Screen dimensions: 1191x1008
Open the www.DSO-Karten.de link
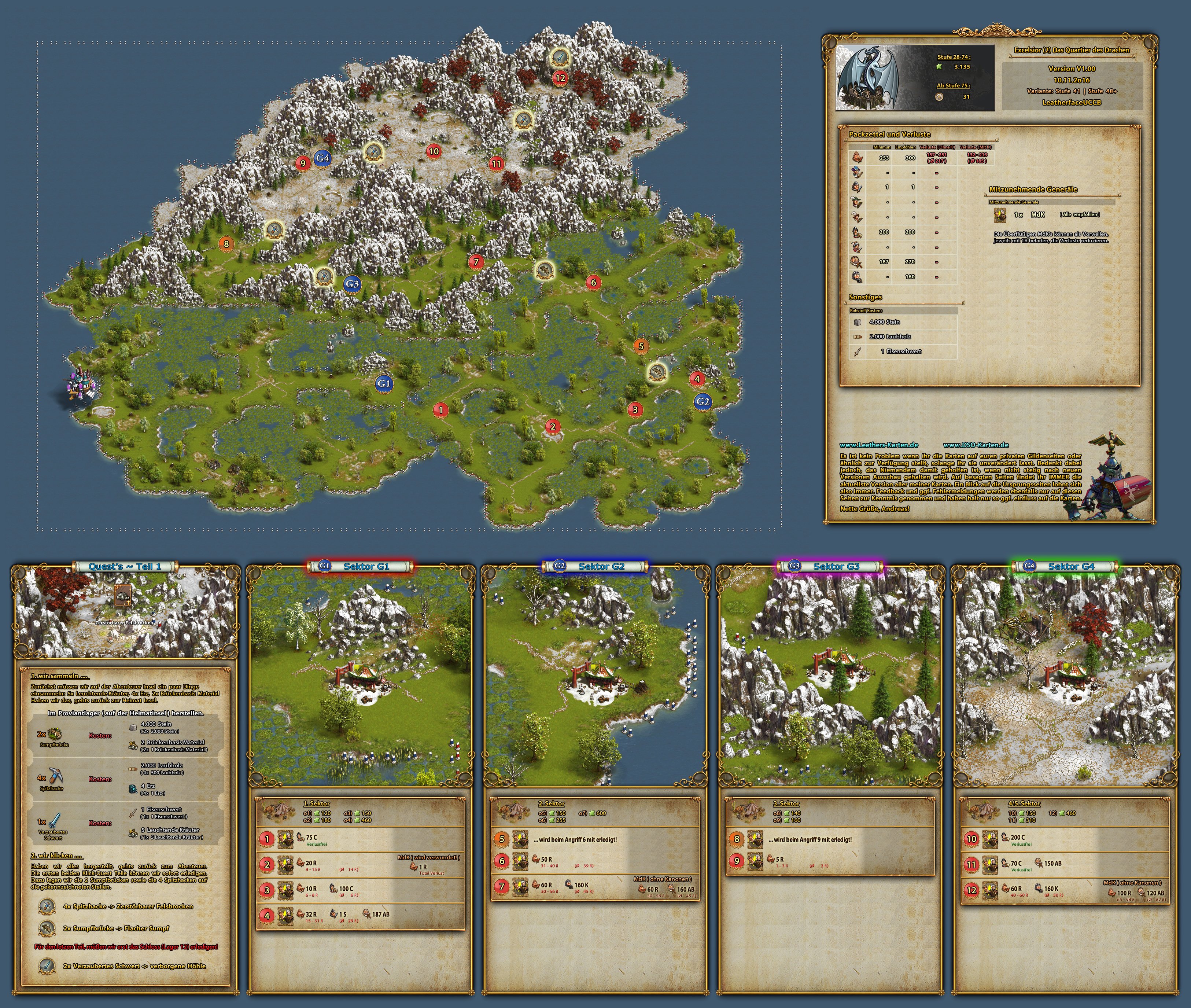tap(976, 445)
